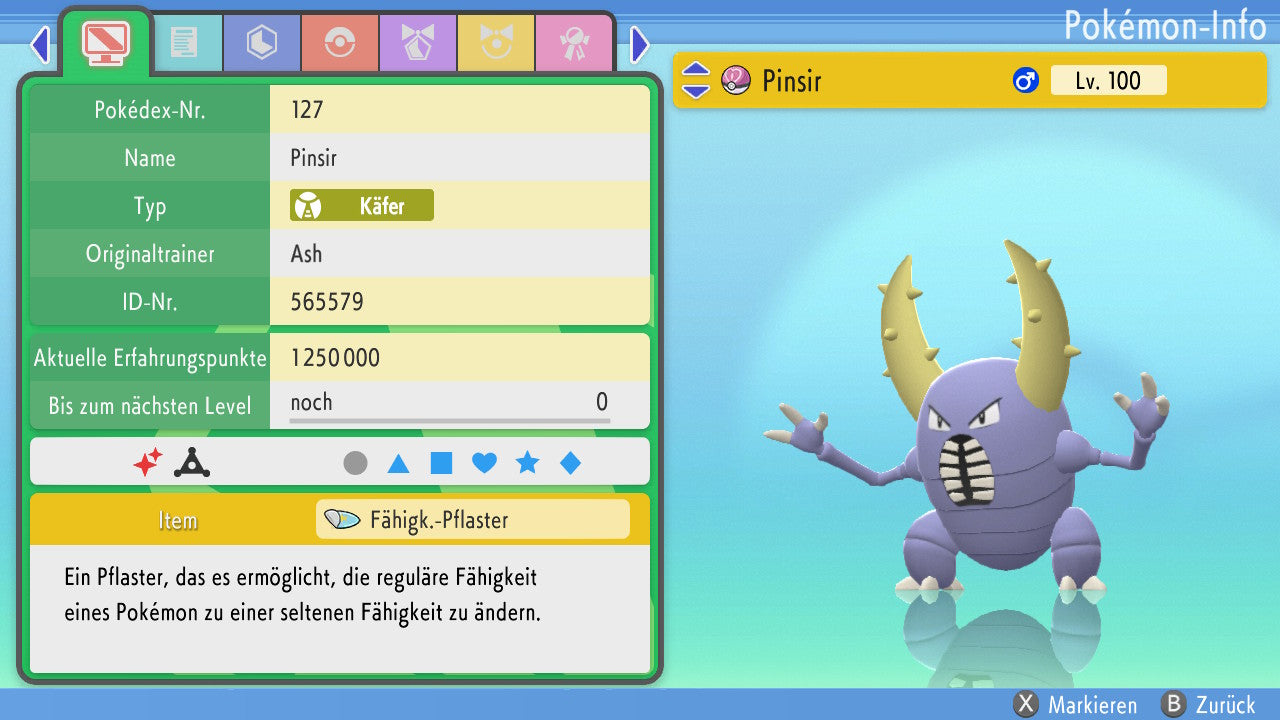Click the right arrow beside the tabs

point(640,44)
